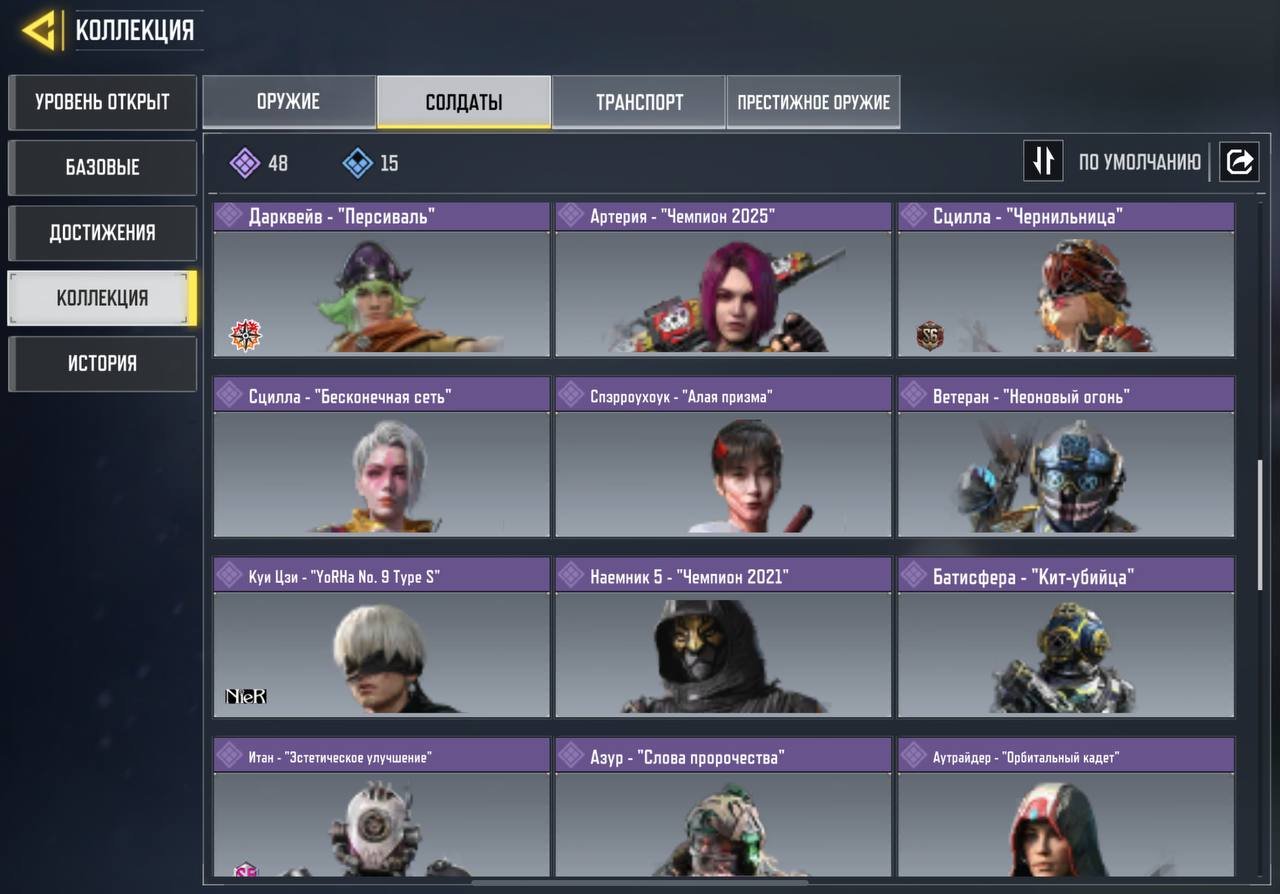Viewport: 1280px width, 894px height.
Task: Switch to the Престижное оружие tab
Action: (813, 102)
